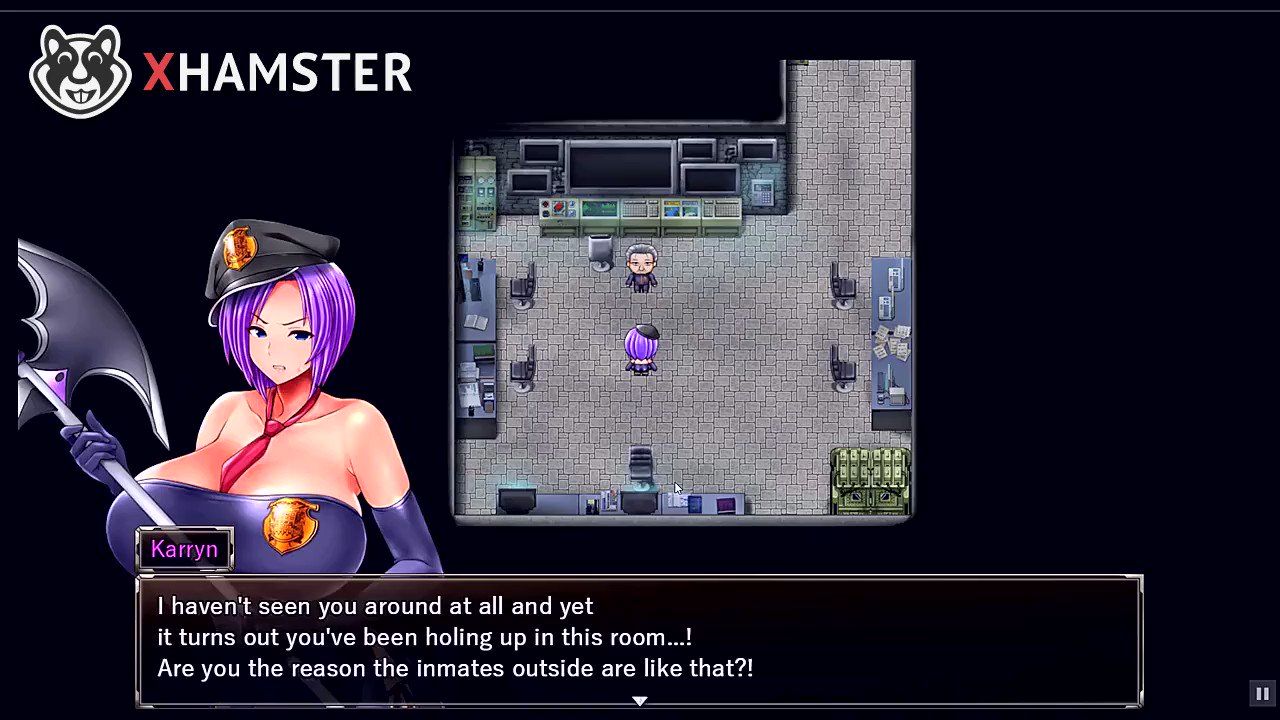Click the large wall monitor at the top
This screenshot has width=1280, height=720.
tap(620, 165)
